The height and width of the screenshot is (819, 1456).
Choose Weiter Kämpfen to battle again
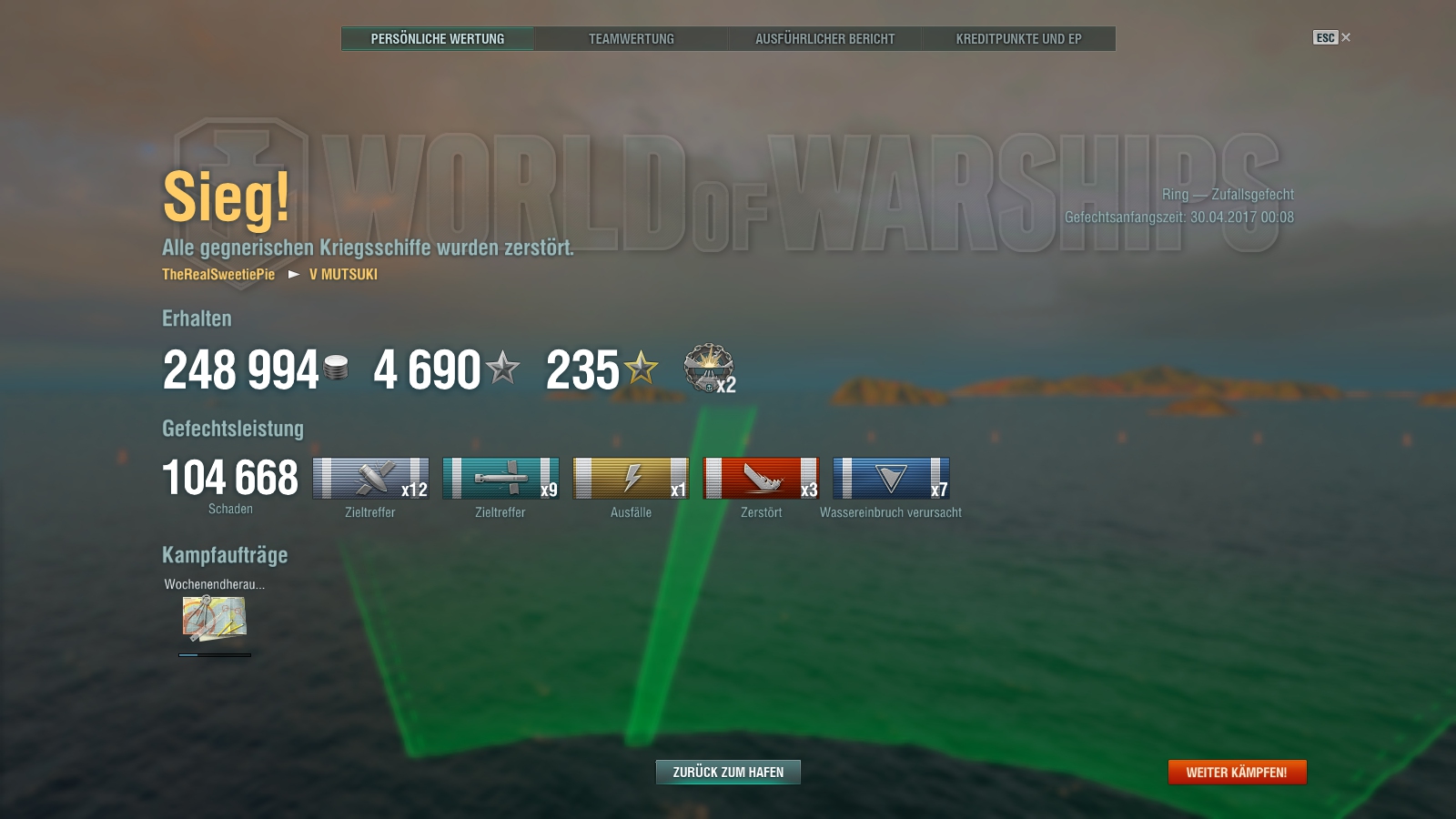[1237, 772]
